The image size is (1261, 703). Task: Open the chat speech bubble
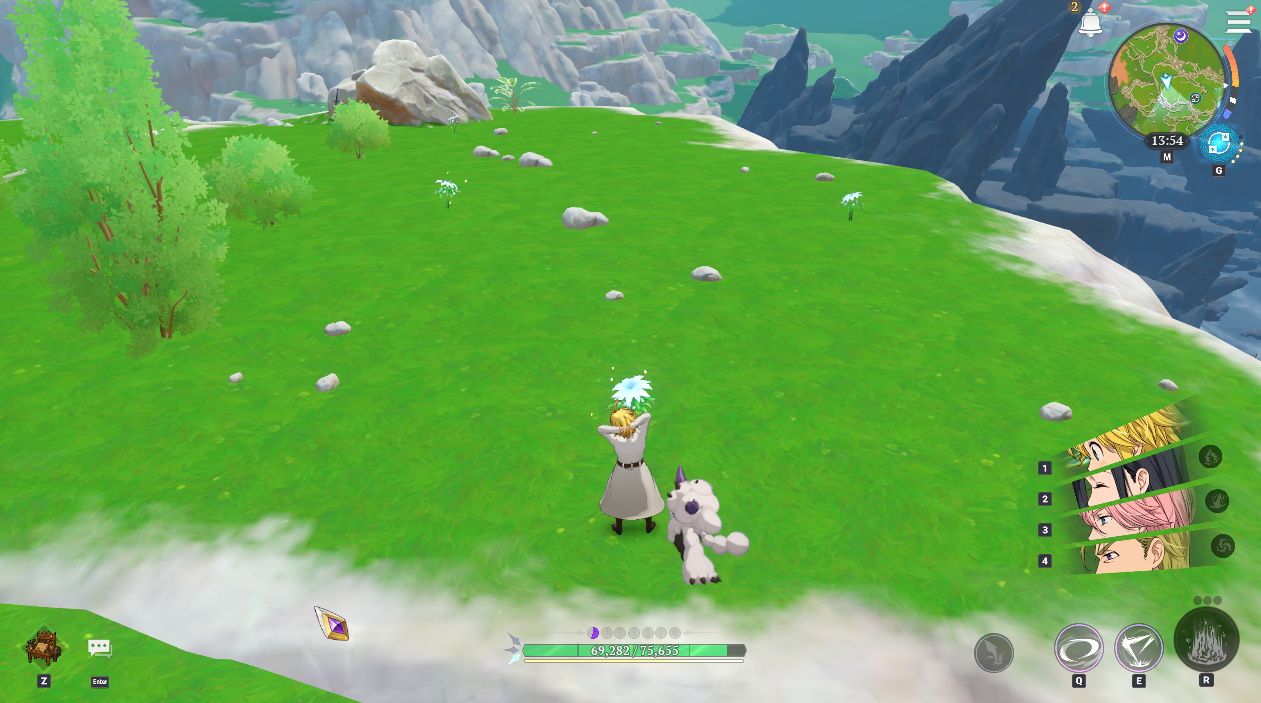pos(99,648)
